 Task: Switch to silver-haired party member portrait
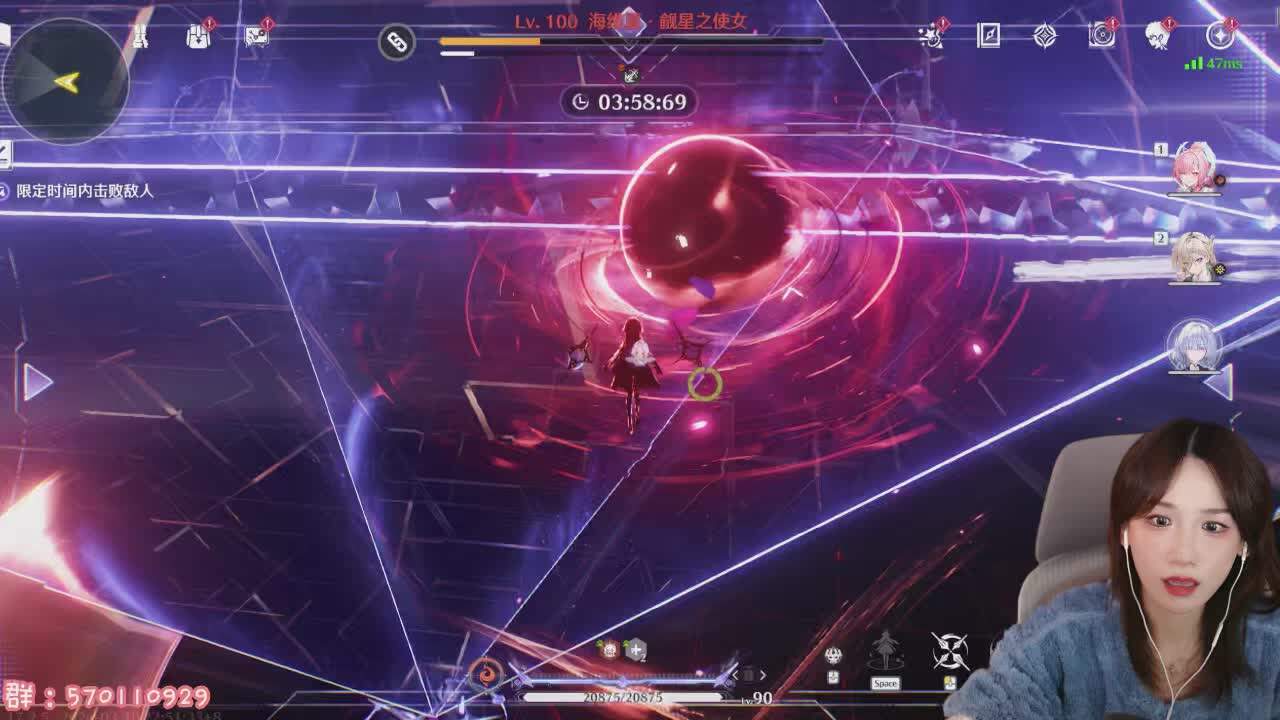1193,345
